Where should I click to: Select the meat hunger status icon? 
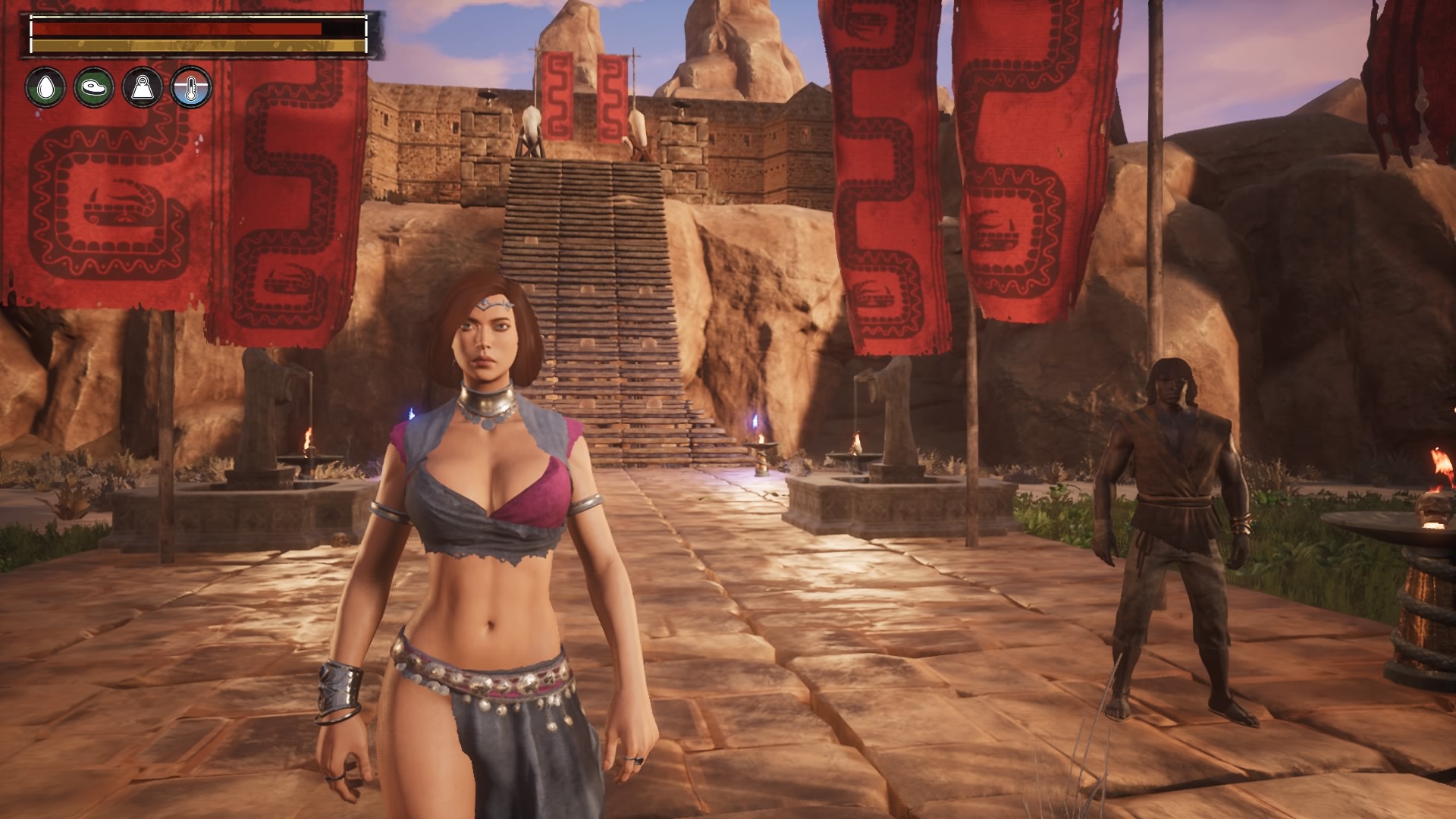[x=94, y=87]
